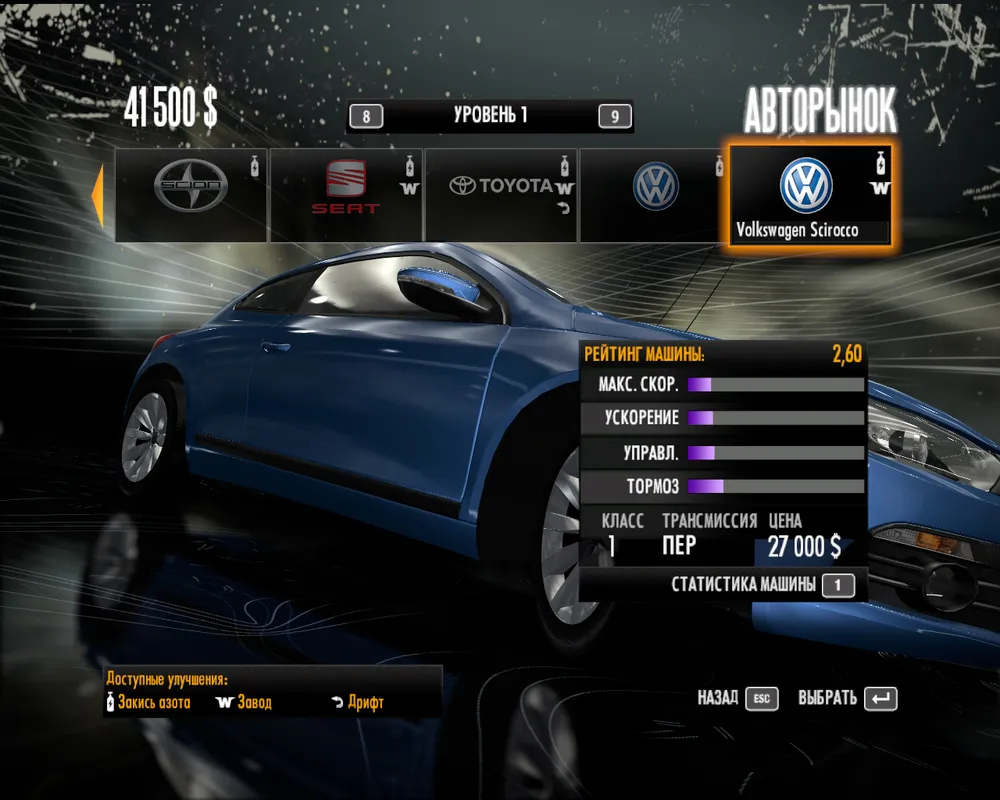
Task: Click the orange left arrow of car list
Action: pyautogui.click(x=98, y=195)
